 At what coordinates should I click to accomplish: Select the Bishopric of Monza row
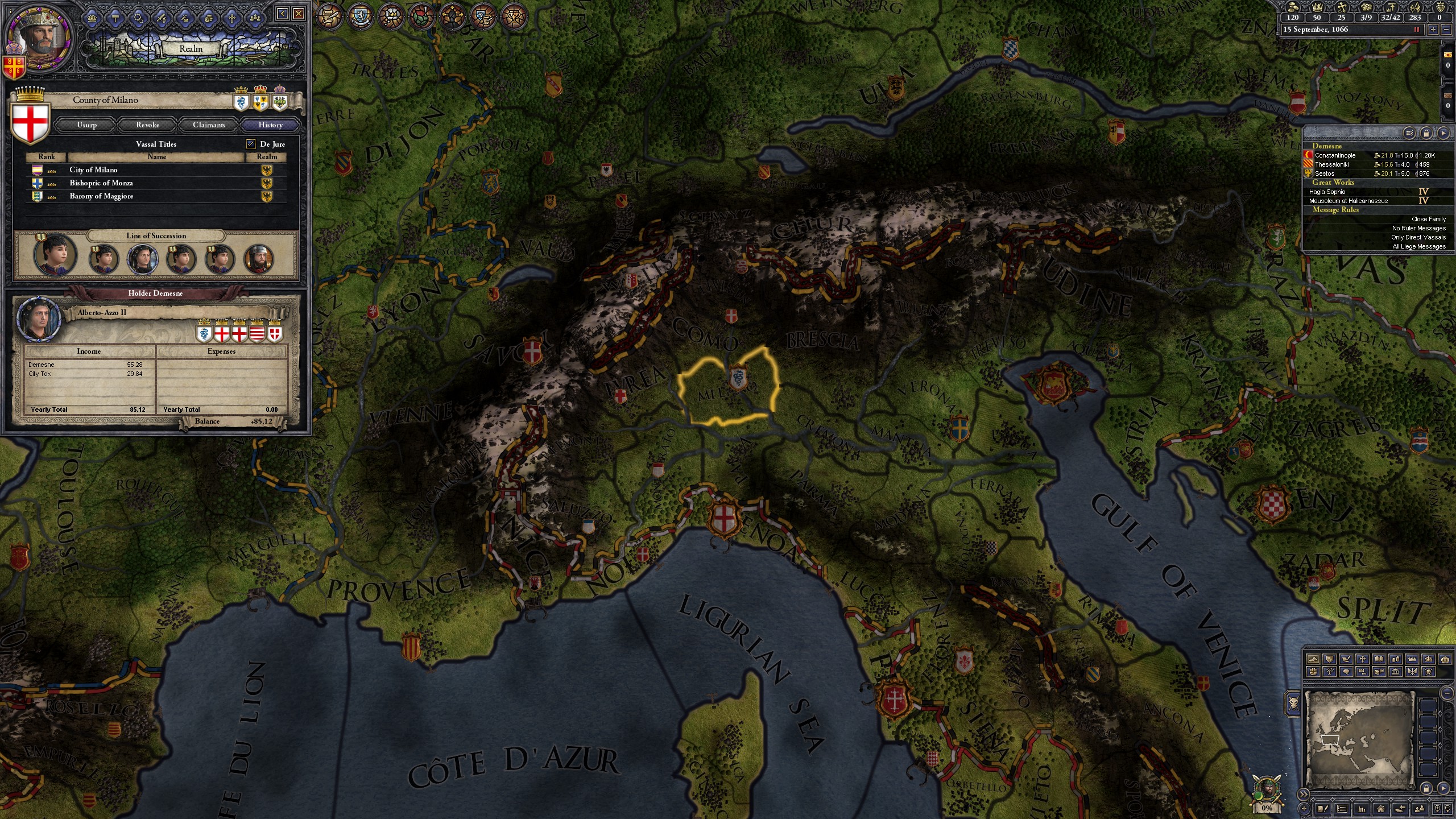pyautogui.click(x=101, y=183)
